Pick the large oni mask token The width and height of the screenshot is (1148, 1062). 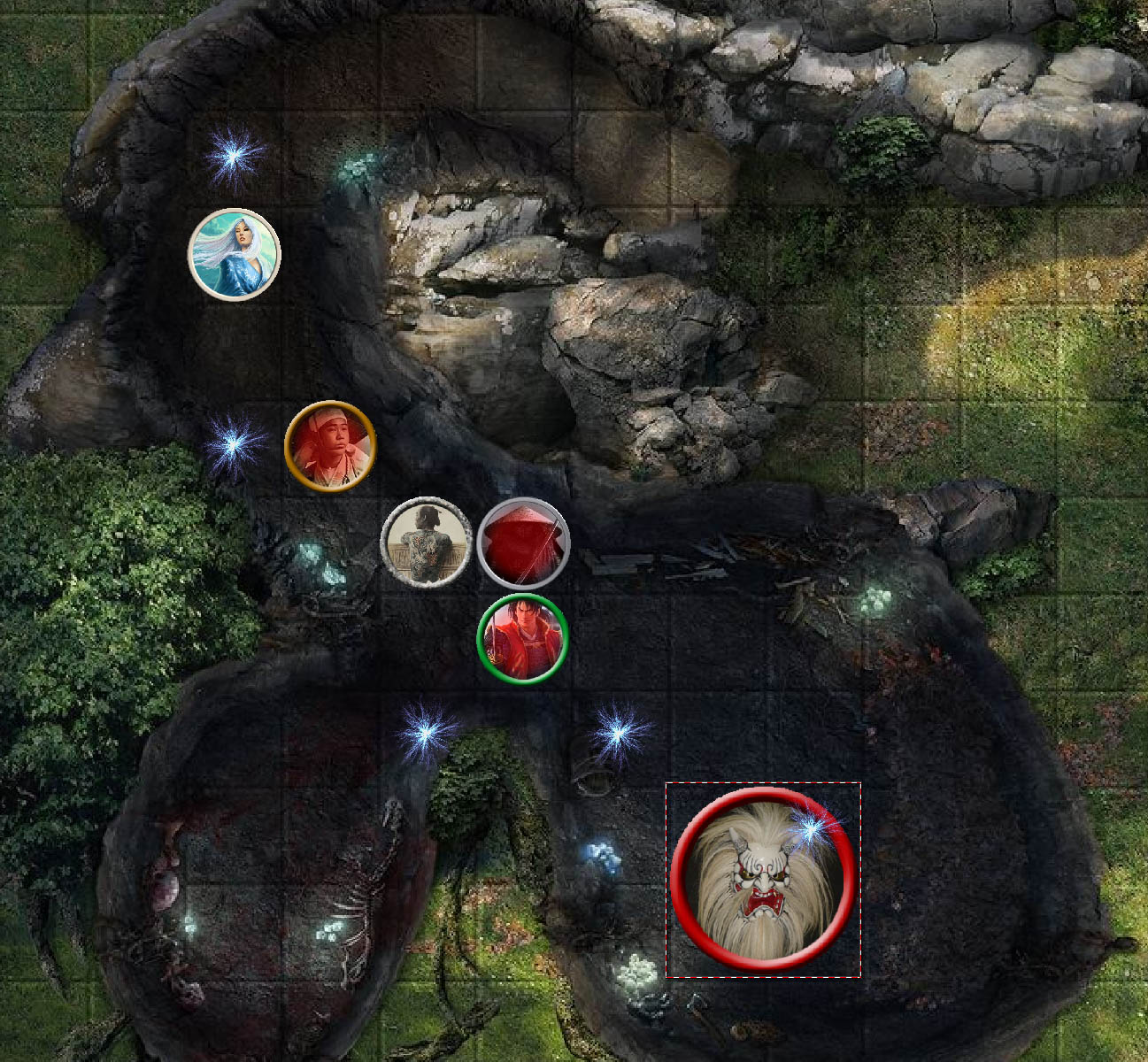pyautogui.click(x=763, y=879)
